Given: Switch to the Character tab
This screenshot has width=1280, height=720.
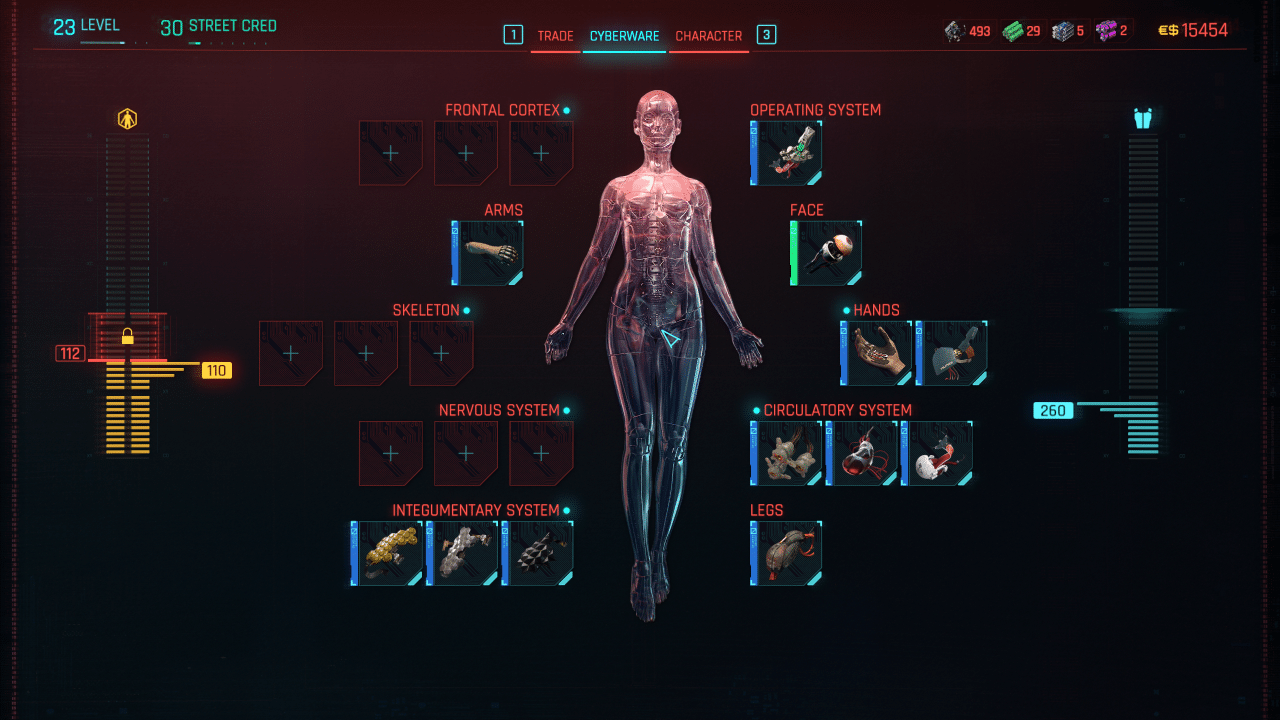Looking at the screenshot, I should (x=708, y=36).
